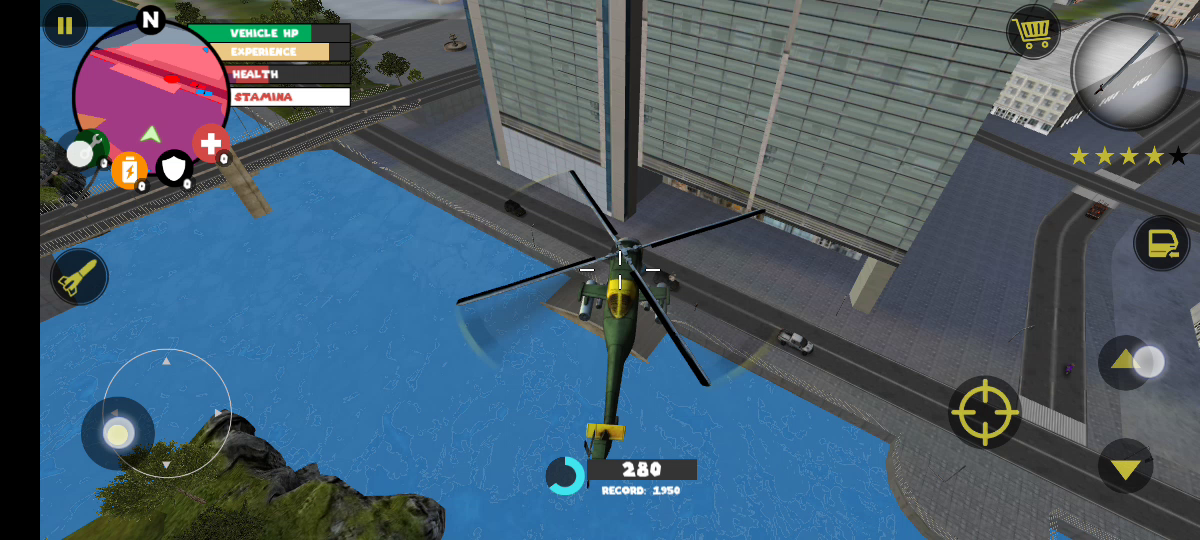Image resolution: width=1200 pixels, height=540 pixels.
Task: Descend with the yellow down arrow button
Action: coord(1126,467)
